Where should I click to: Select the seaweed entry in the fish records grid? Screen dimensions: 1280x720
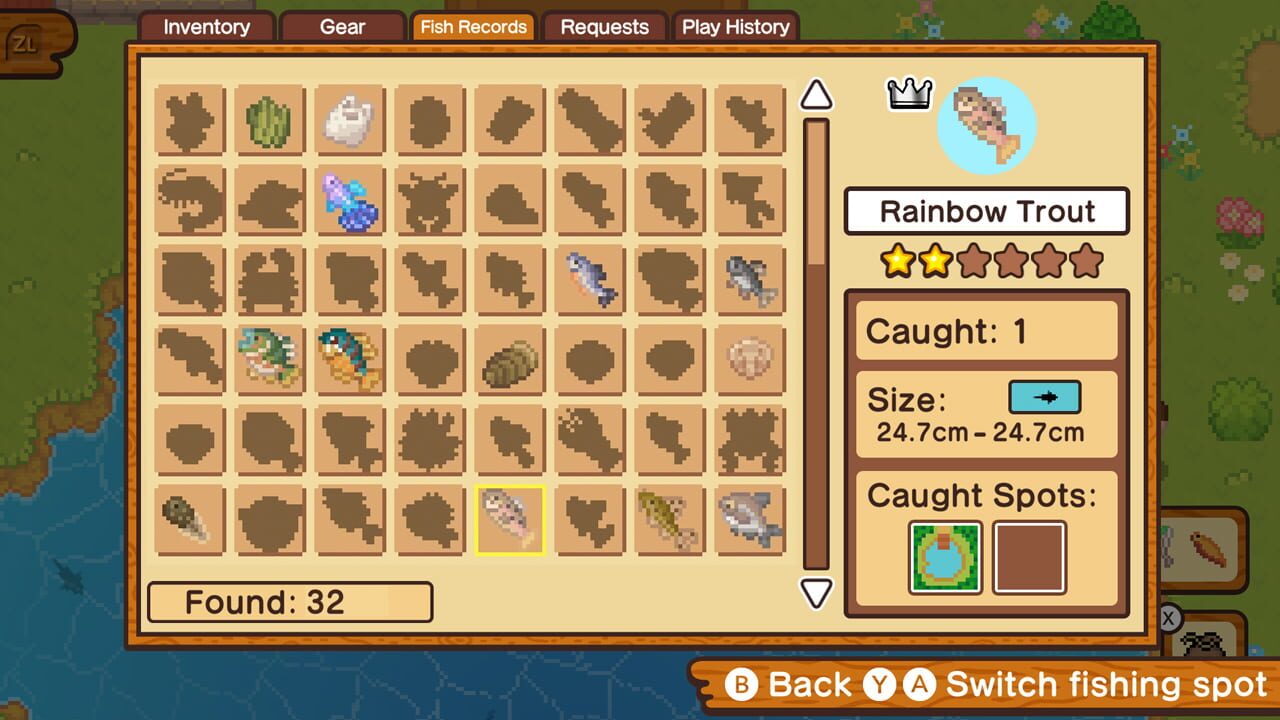coord(270,120)
